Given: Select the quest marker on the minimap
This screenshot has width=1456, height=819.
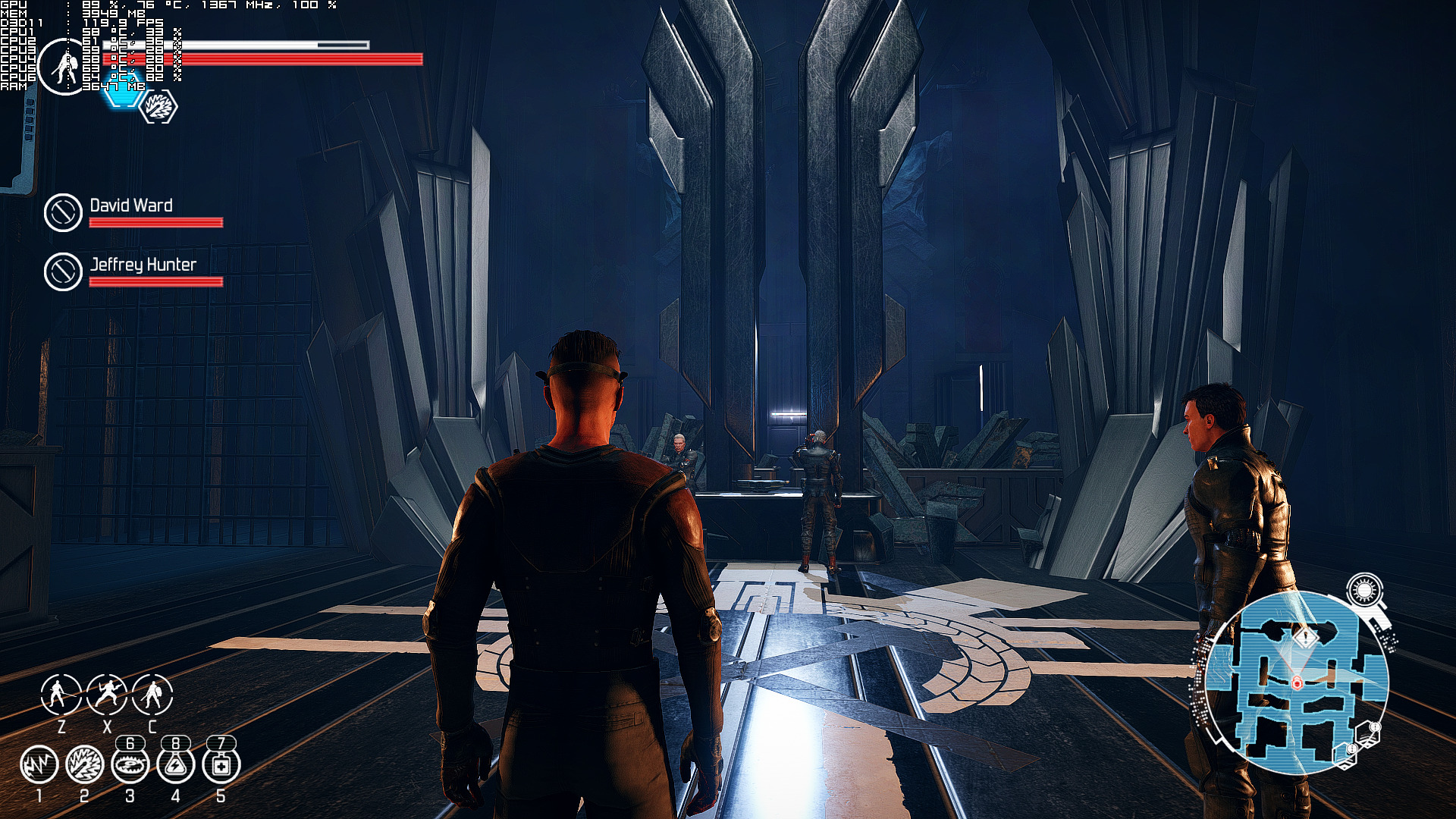Looking at the screenshot, I should (1305, 637).
